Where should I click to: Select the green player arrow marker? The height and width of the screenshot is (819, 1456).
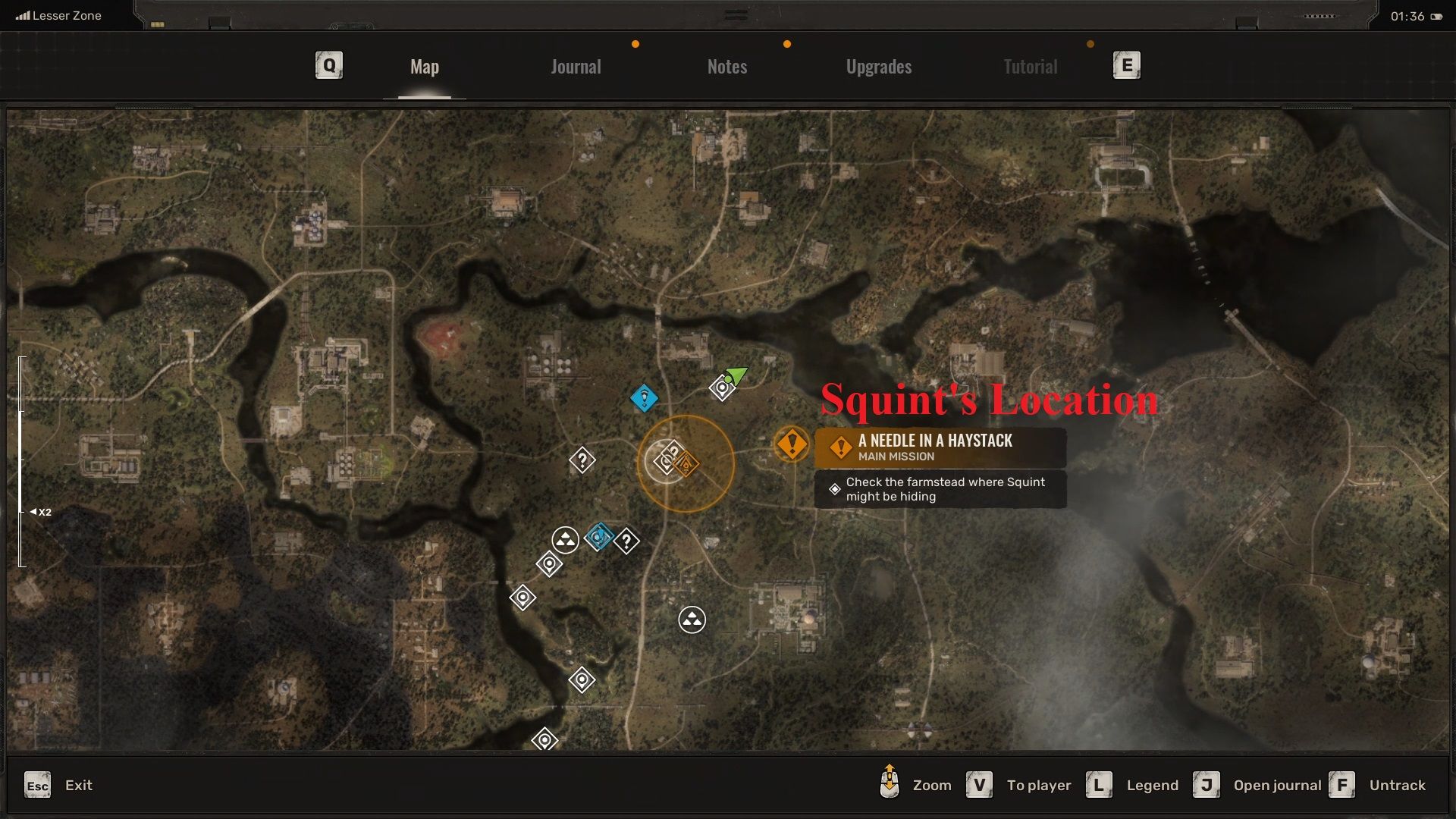(x=736, y=375)
